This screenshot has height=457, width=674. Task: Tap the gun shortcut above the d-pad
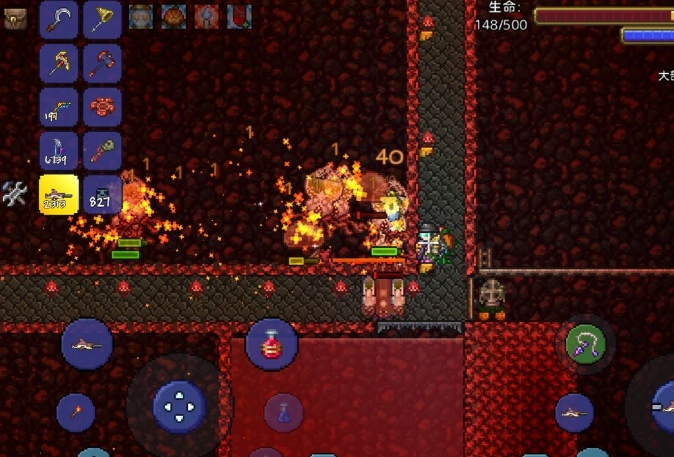[x=87, y=345]
